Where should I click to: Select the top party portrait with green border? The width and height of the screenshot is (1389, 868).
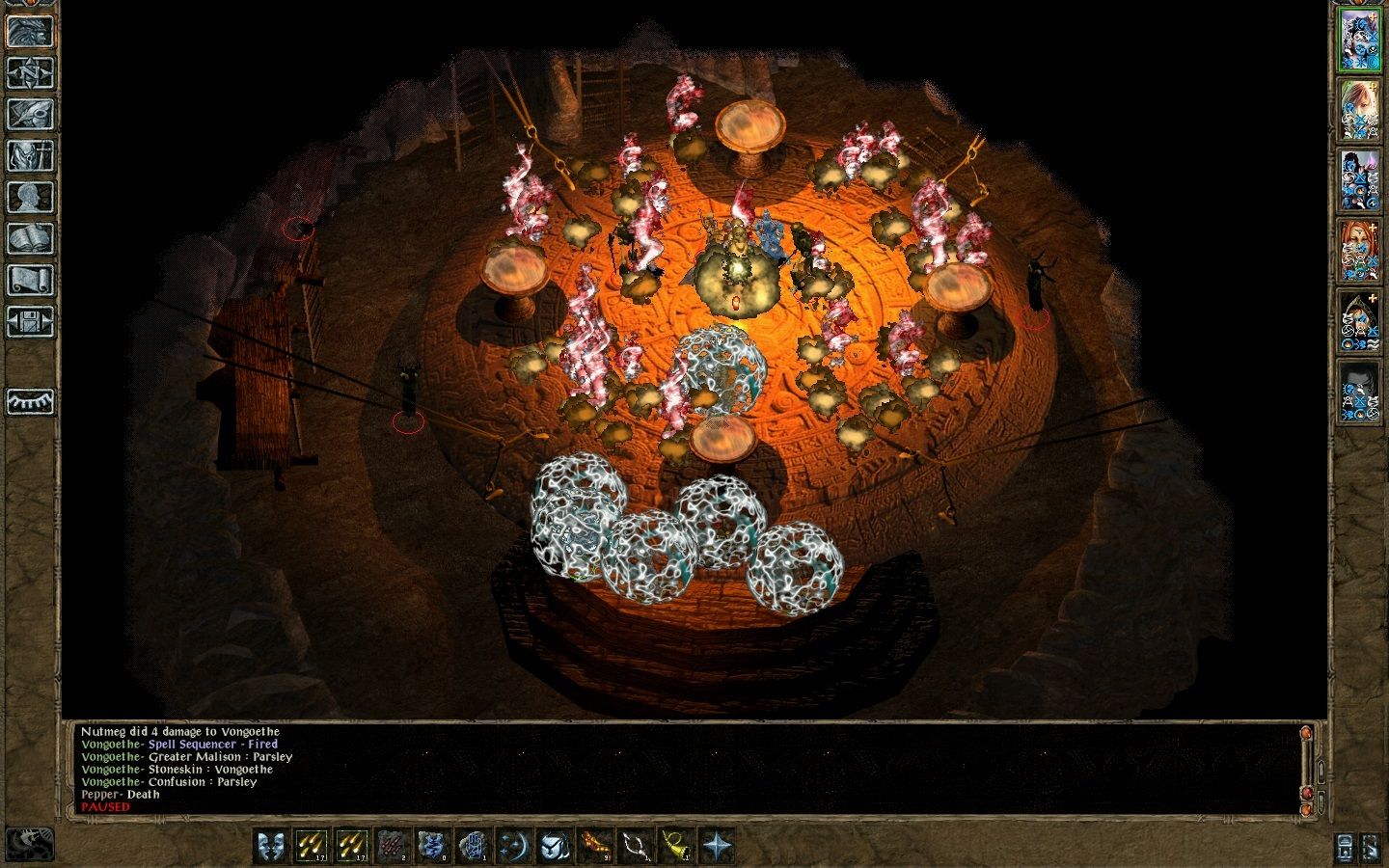pyautogui.click(x=1359, y=41)
